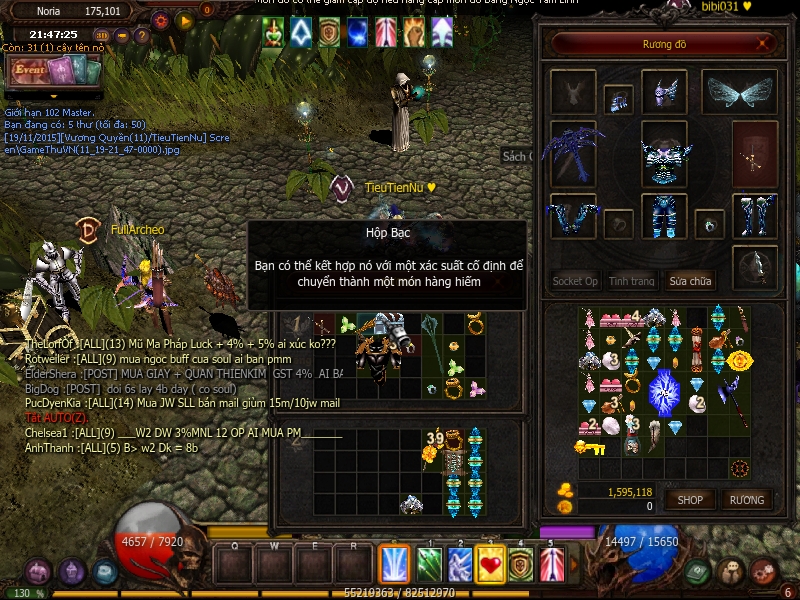800x600 pixels.
Task: Open the Tình trạng status button
Action: (632, 281)
